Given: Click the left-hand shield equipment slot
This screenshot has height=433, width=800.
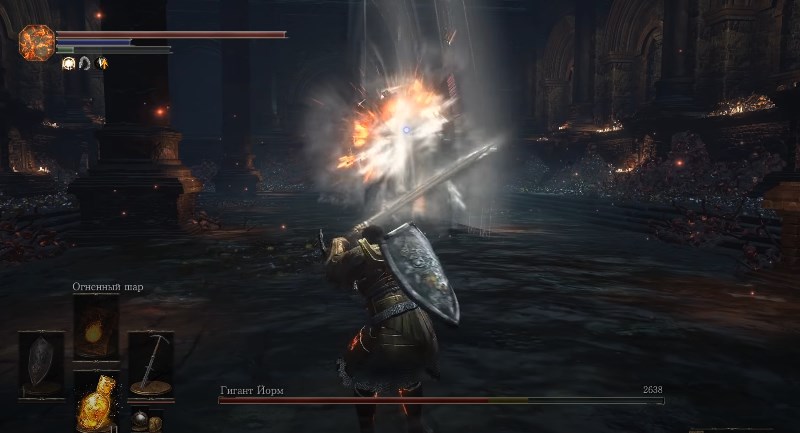Looking at the screenshot, I should pos(41,362).
